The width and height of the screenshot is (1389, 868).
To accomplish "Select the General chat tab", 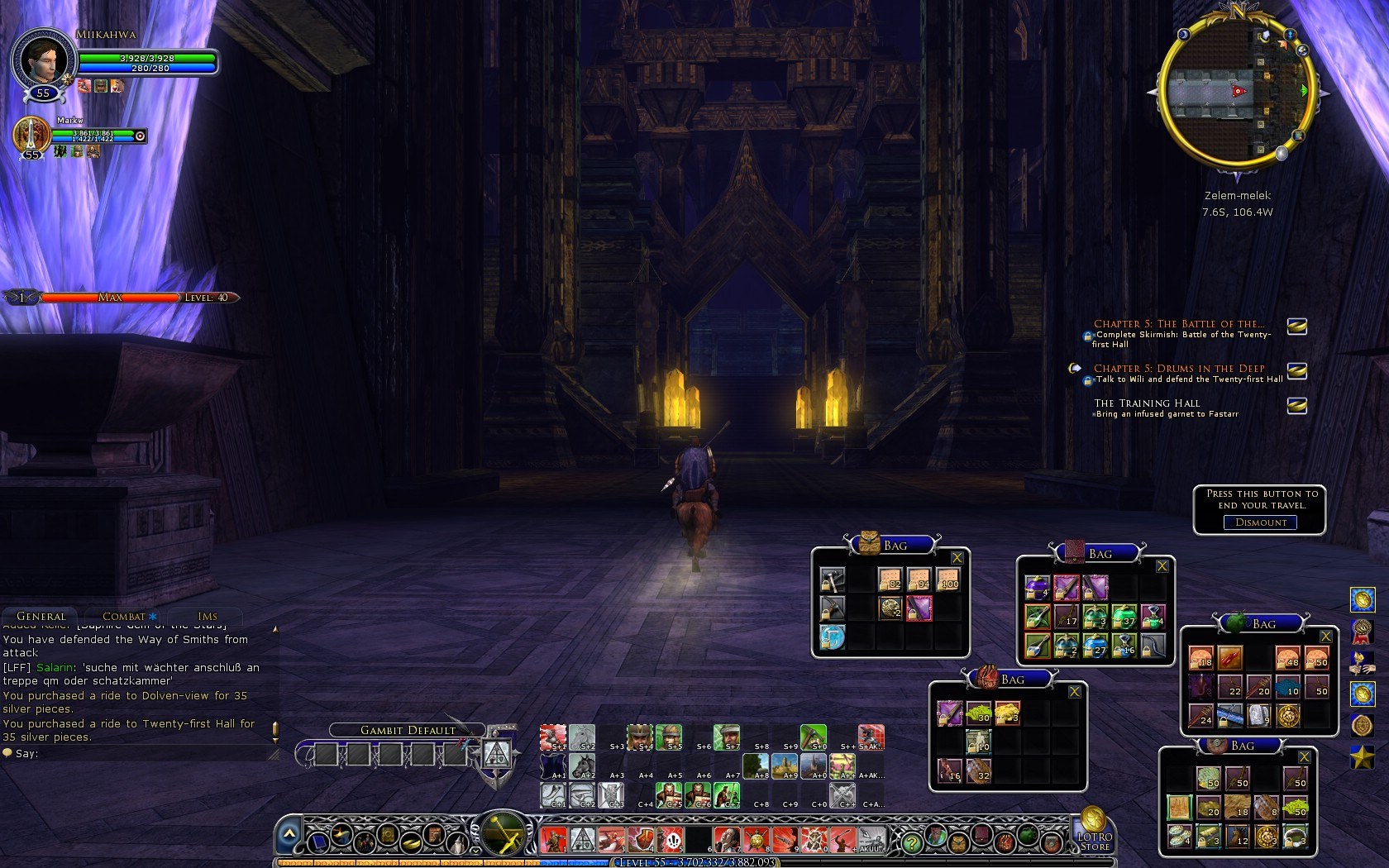I will (41, 616).
